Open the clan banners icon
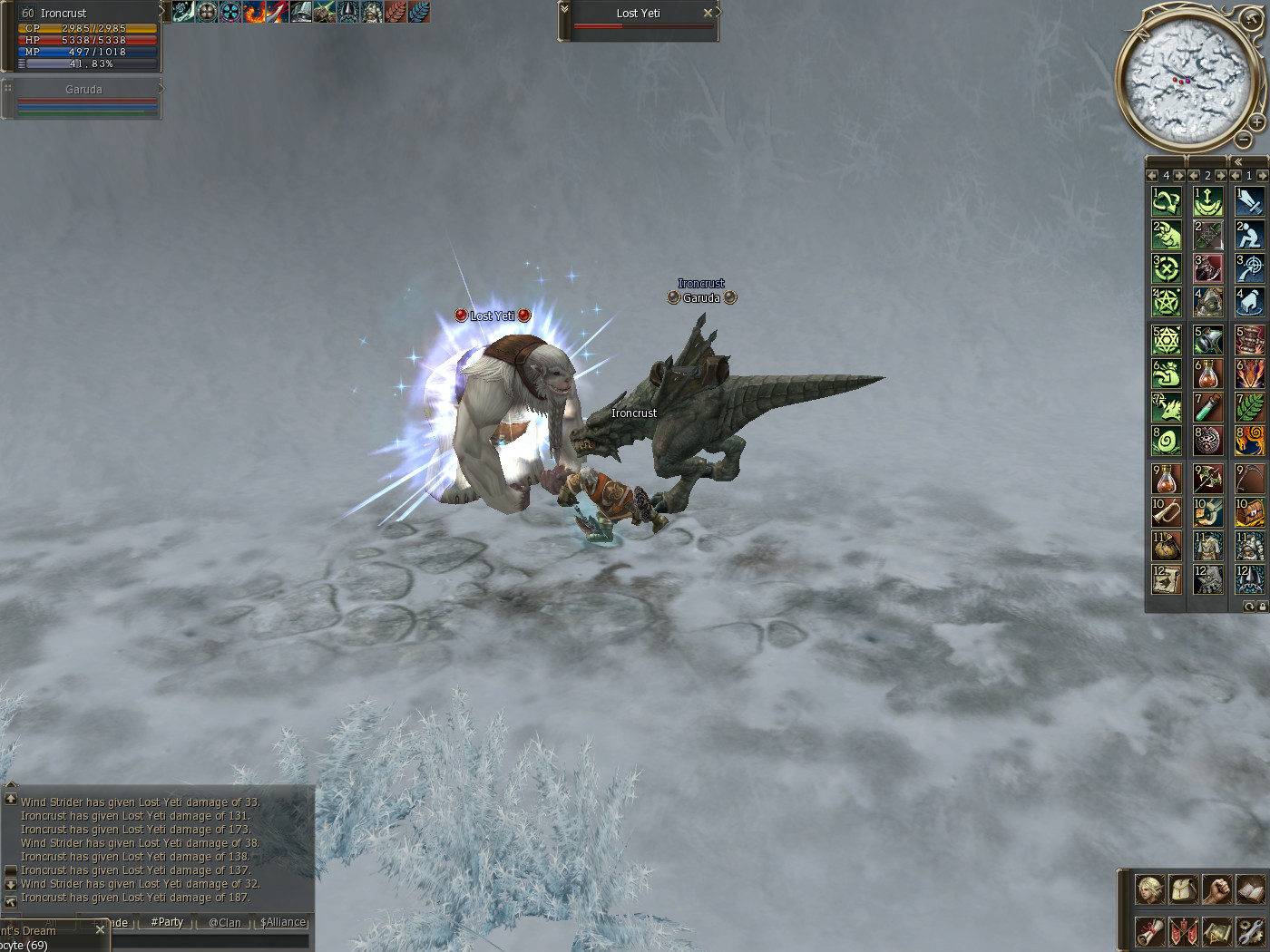The image size is (1270, 952). (1183, 931)
